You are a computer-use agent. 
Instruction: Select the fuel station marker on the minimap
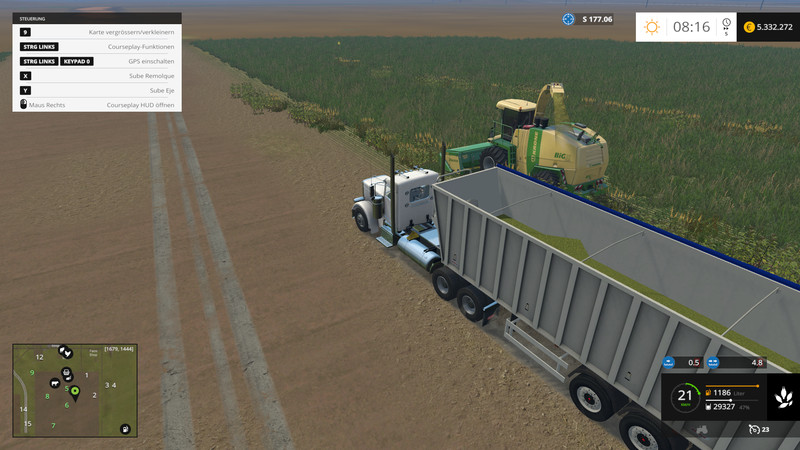click(x=124, y=429)
